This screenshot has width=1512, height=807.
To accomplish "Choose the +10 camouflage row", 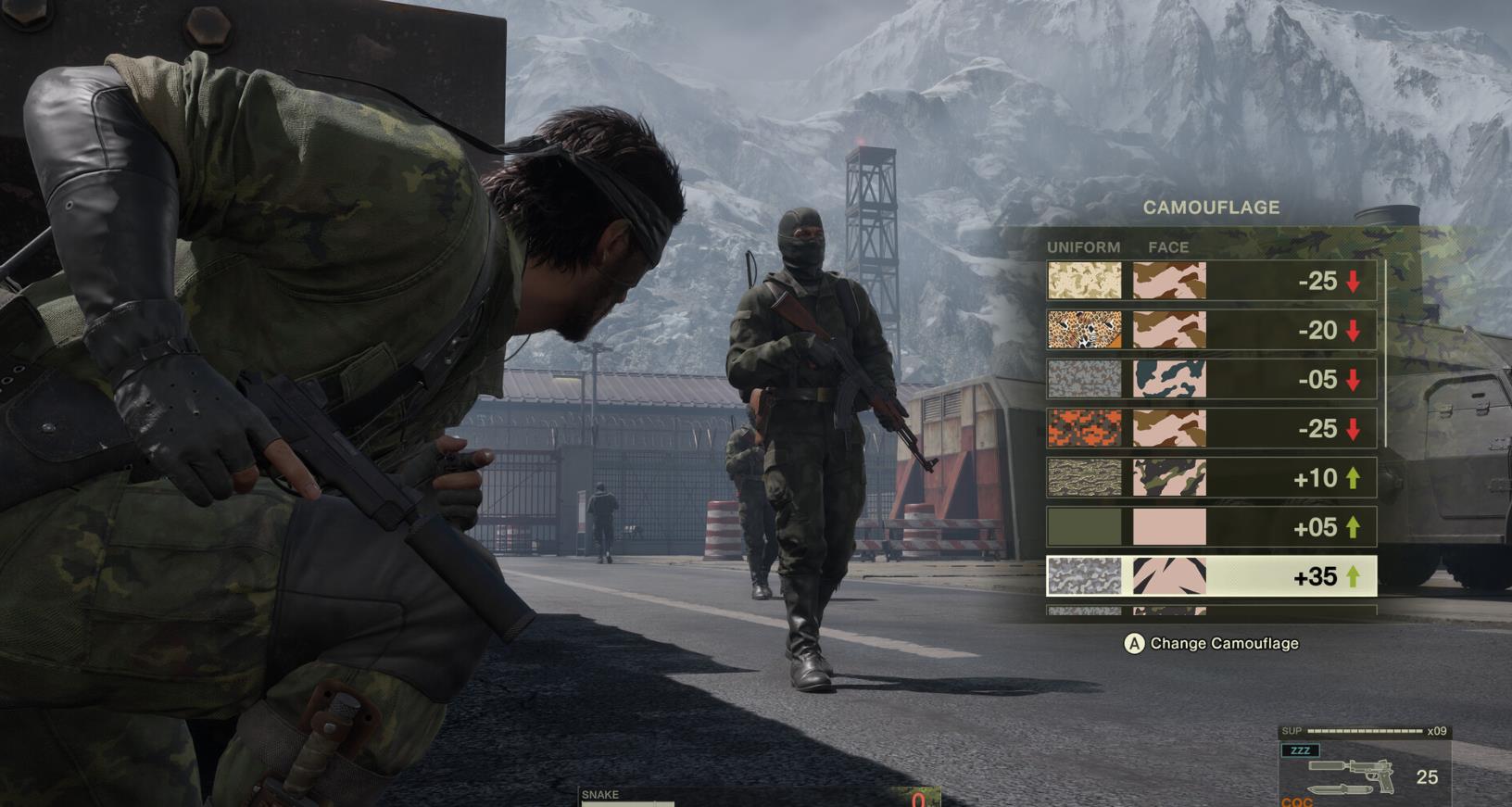I will pos(1211,478).
